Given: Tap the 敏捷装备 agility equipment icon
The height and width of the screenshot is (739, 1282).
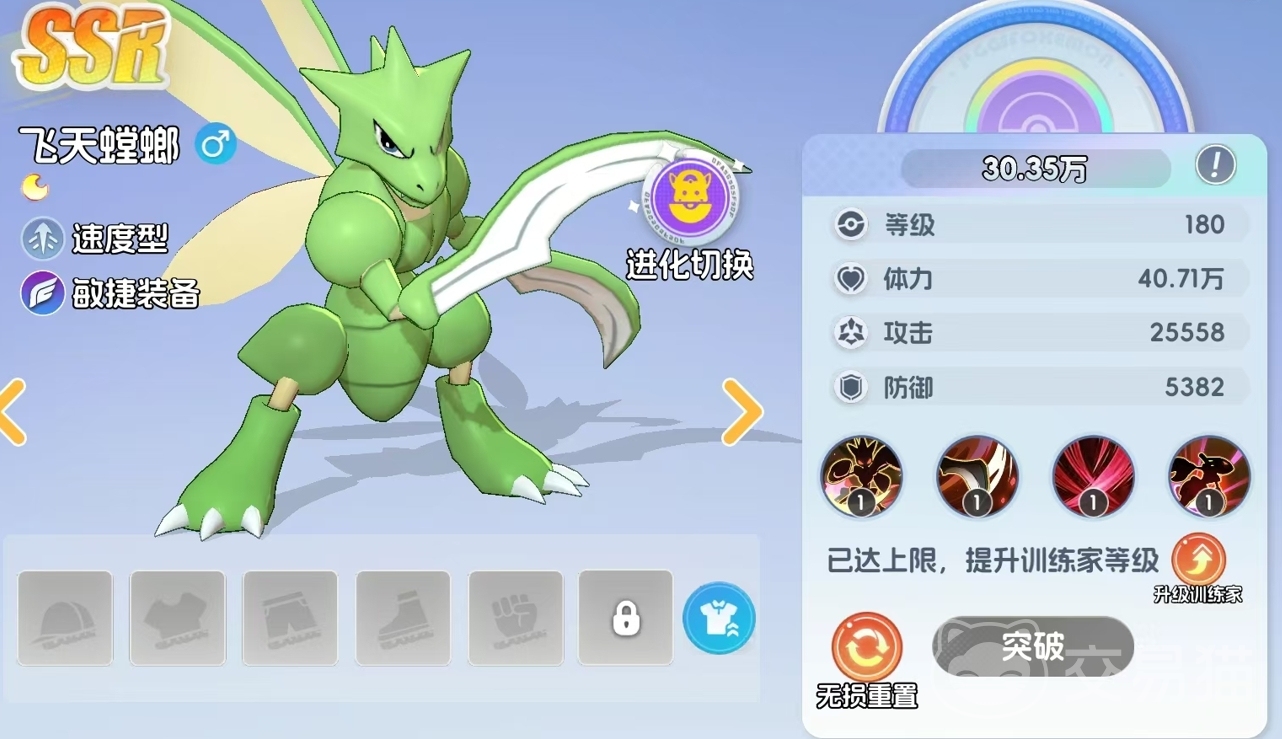Looking at the screenshot, I should click(x=43, y=293).
